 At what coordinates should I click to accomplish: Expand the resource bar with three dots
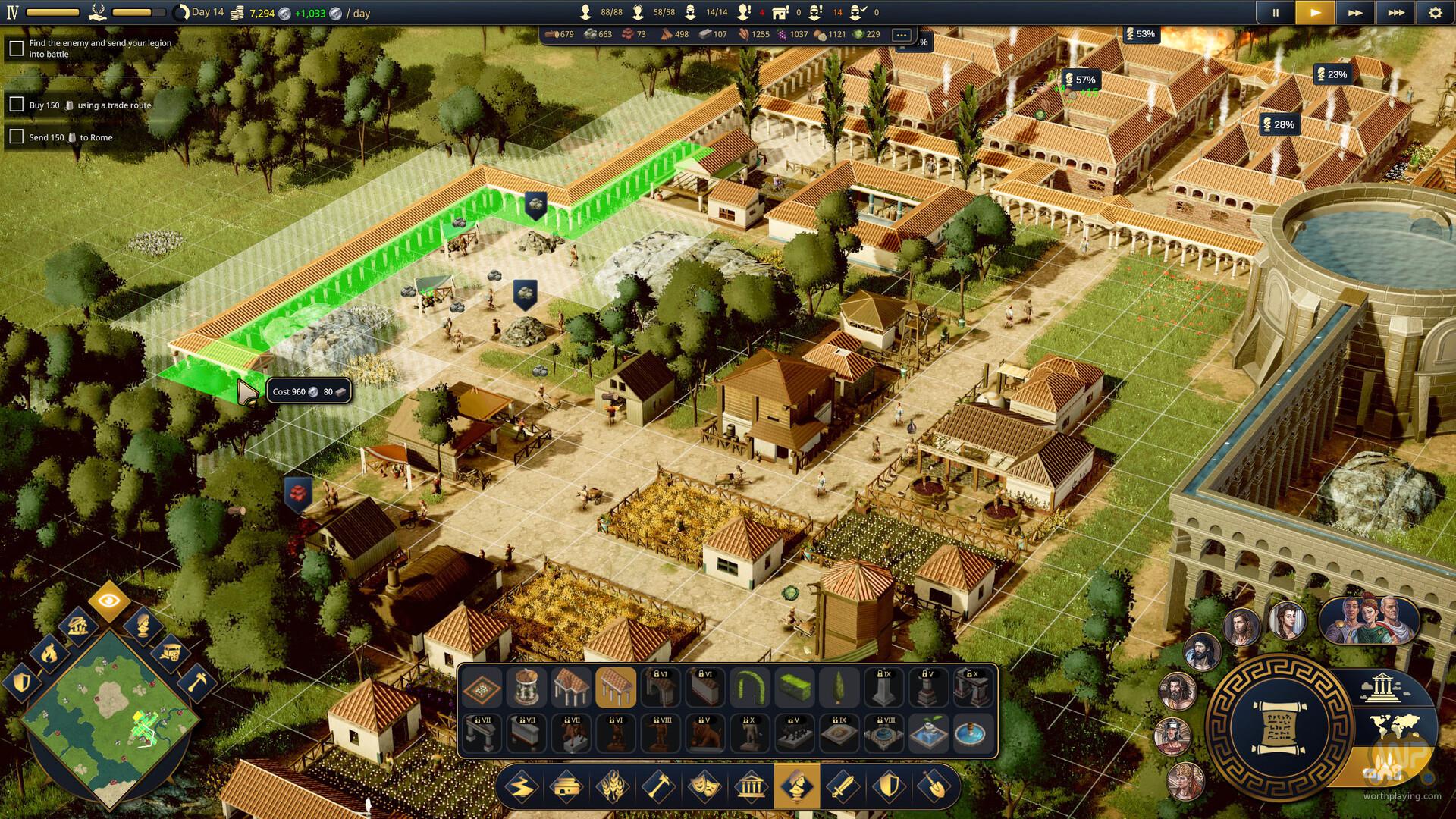(x=901, y=35)
